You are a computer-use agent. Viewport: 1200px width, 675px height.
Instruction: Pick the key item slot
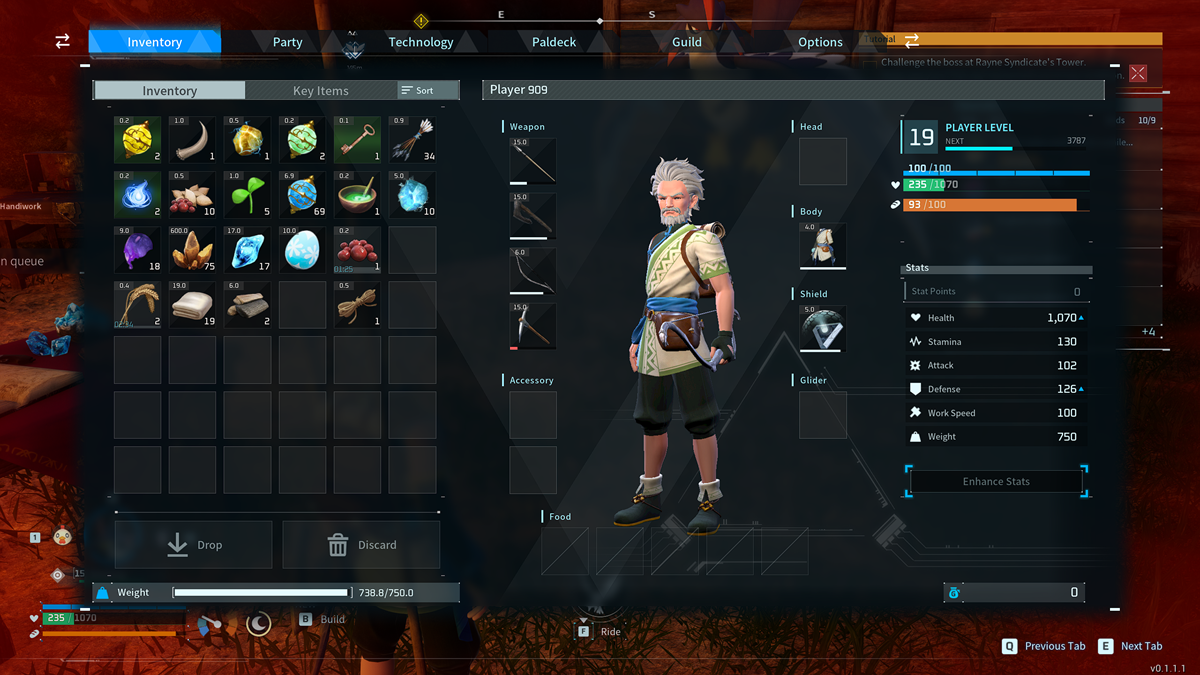tap(357, 140)
